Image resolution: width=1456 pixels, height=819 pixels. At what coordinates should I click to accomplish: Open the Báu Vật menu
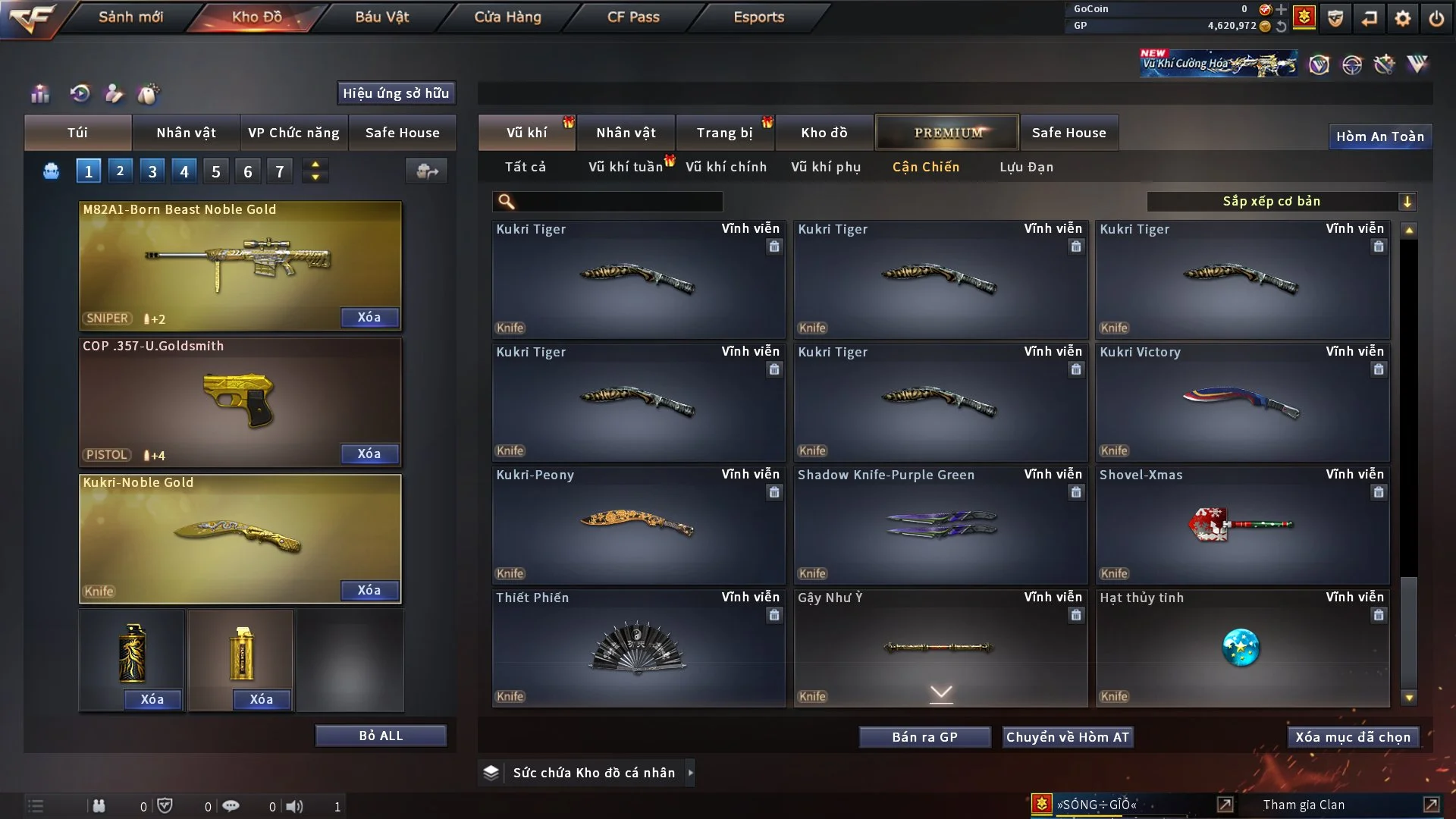(x=381, y=17)
